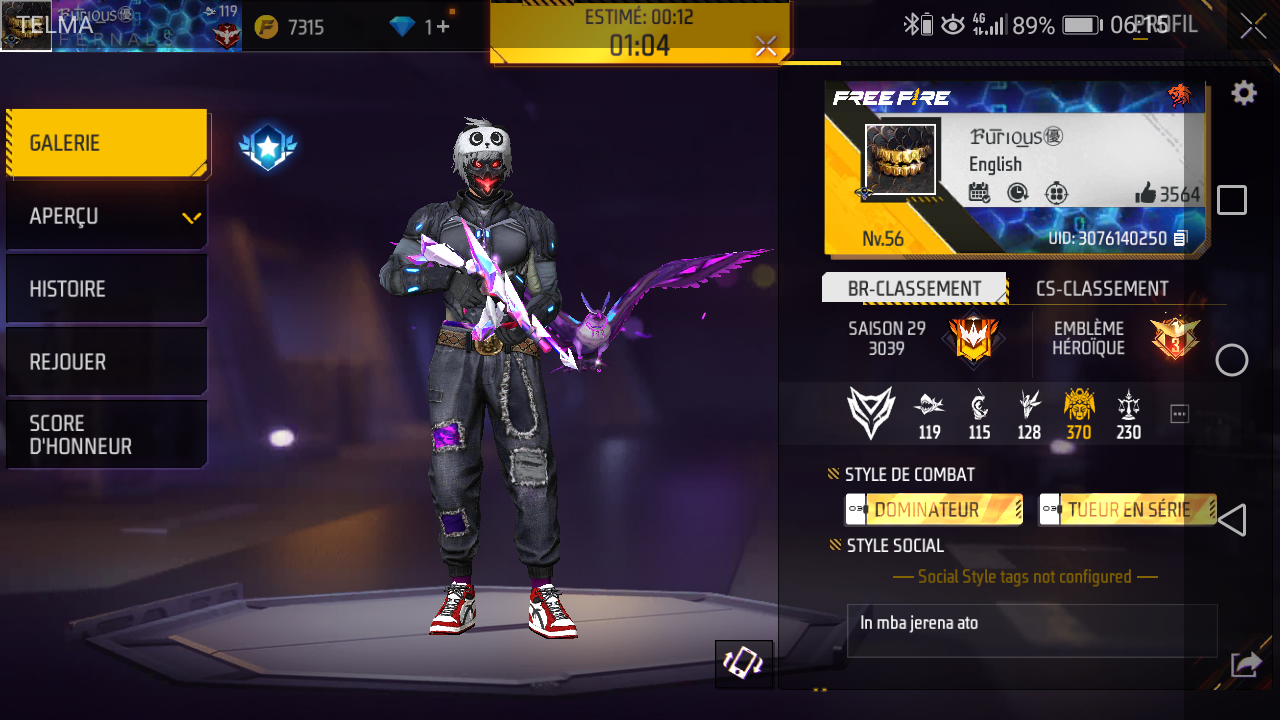Open SCORE D'HONNEUR page
The image size is (1280, 720).
click(106, 435)
